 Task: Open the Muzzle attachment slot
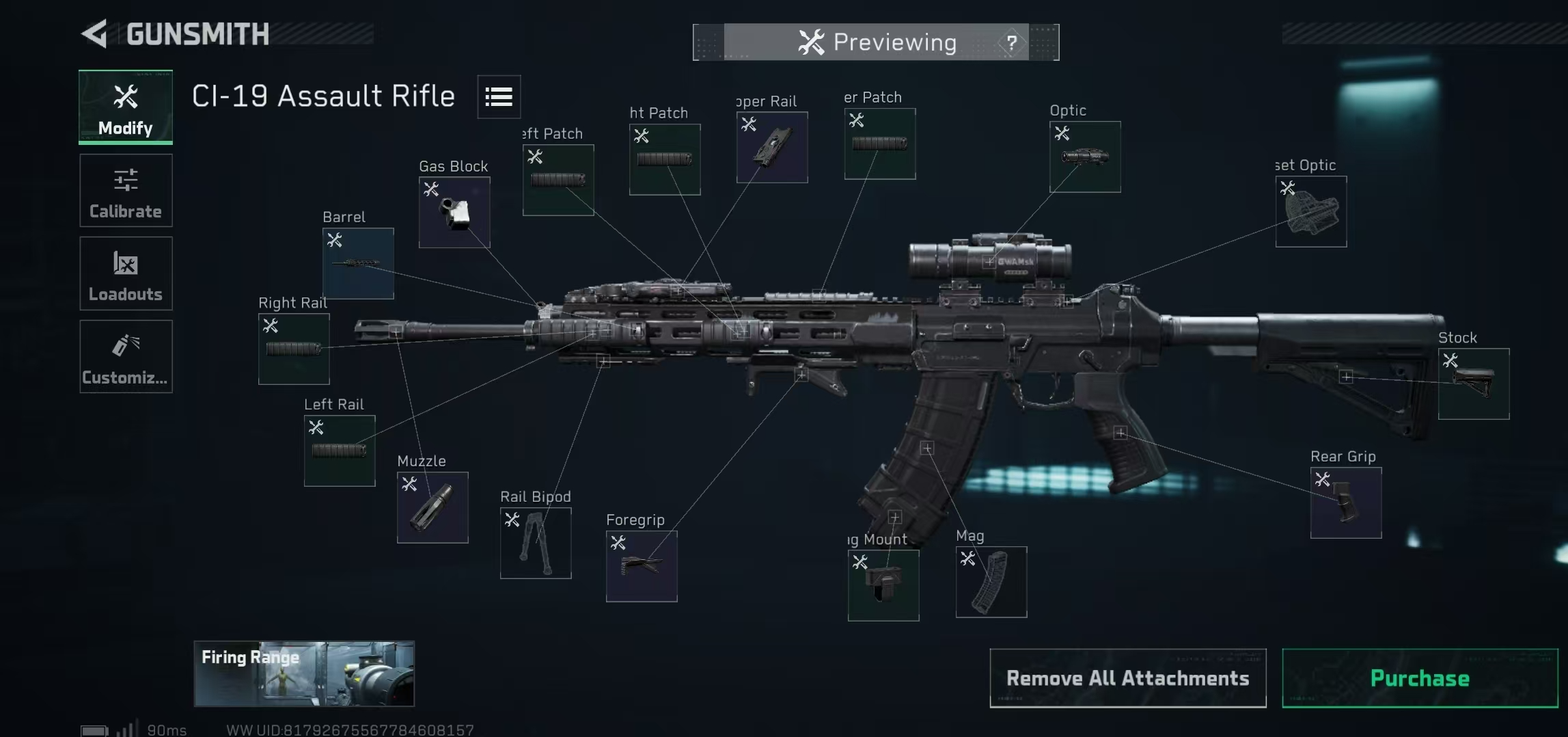432,507
